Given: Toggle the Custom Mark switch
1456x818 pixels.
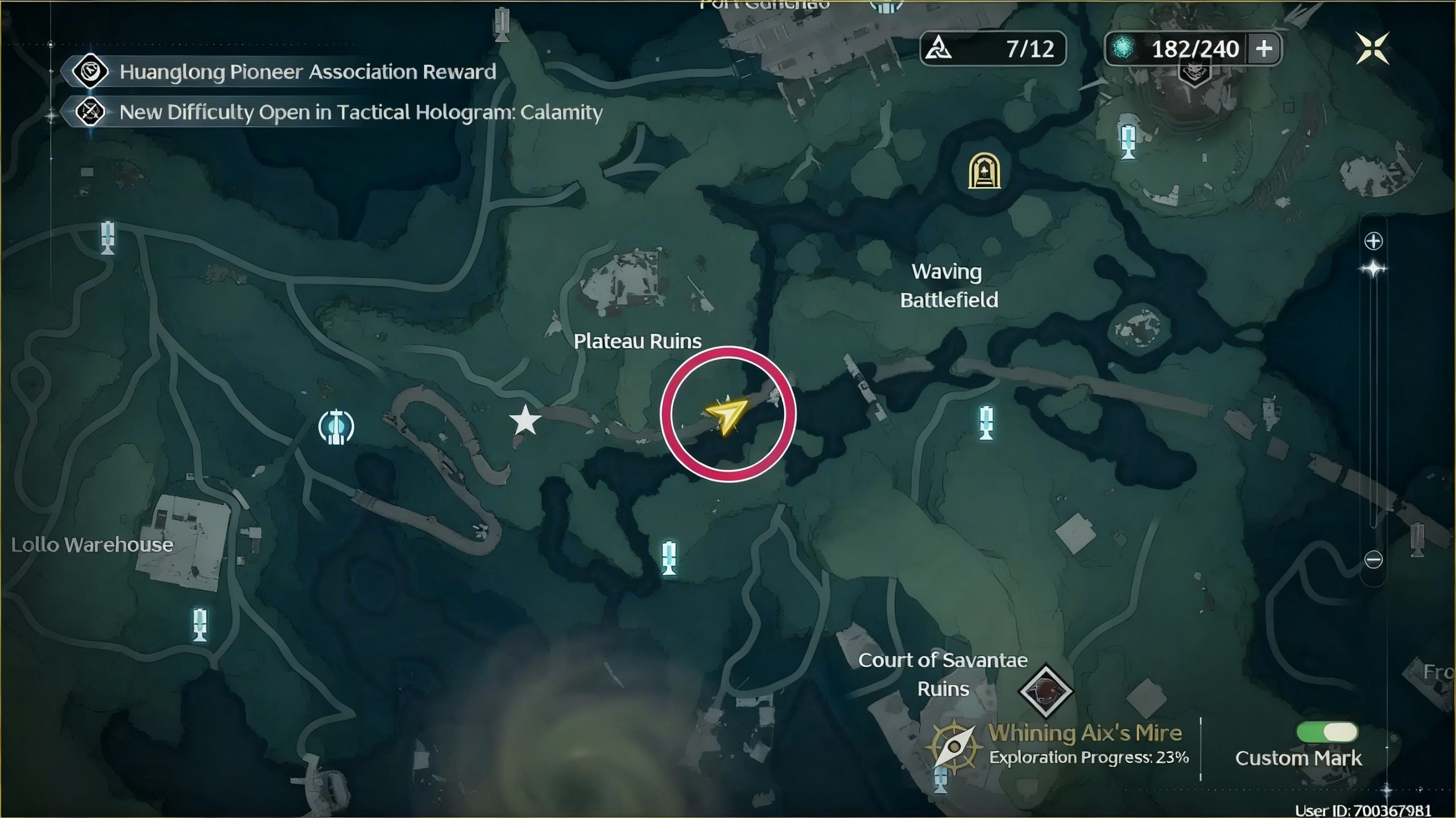Looking at the screenshot, I should pyautogui.click(x=1327, y=732).
